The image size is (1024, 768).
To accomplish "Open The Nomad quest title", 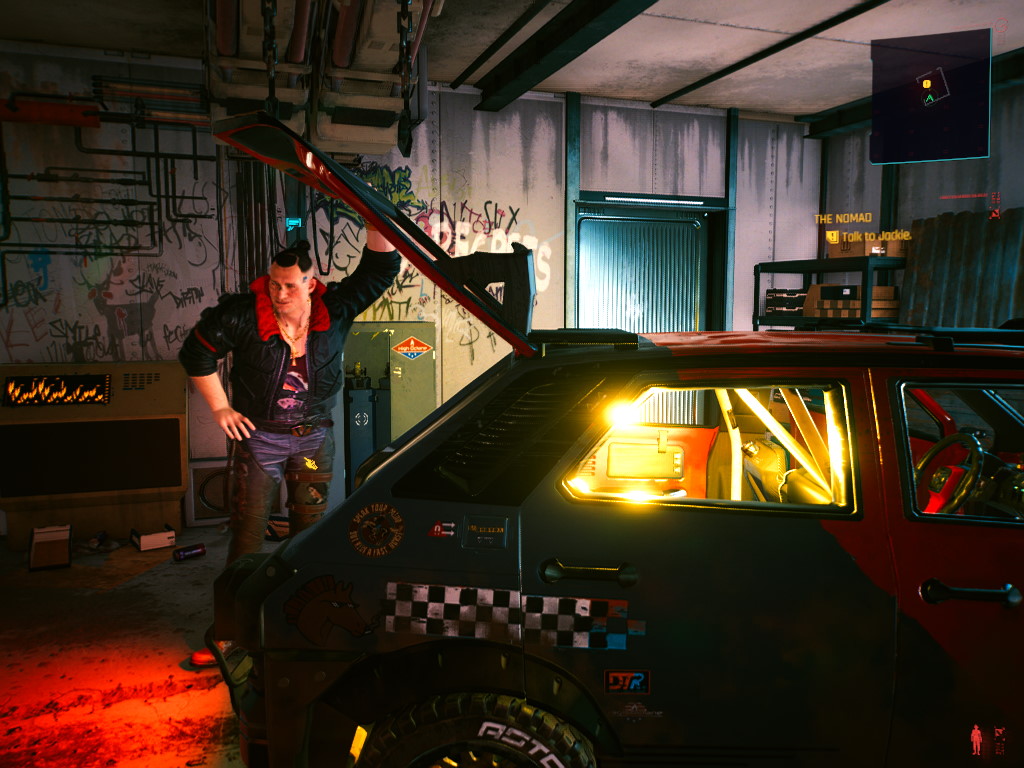I will 842,218.
